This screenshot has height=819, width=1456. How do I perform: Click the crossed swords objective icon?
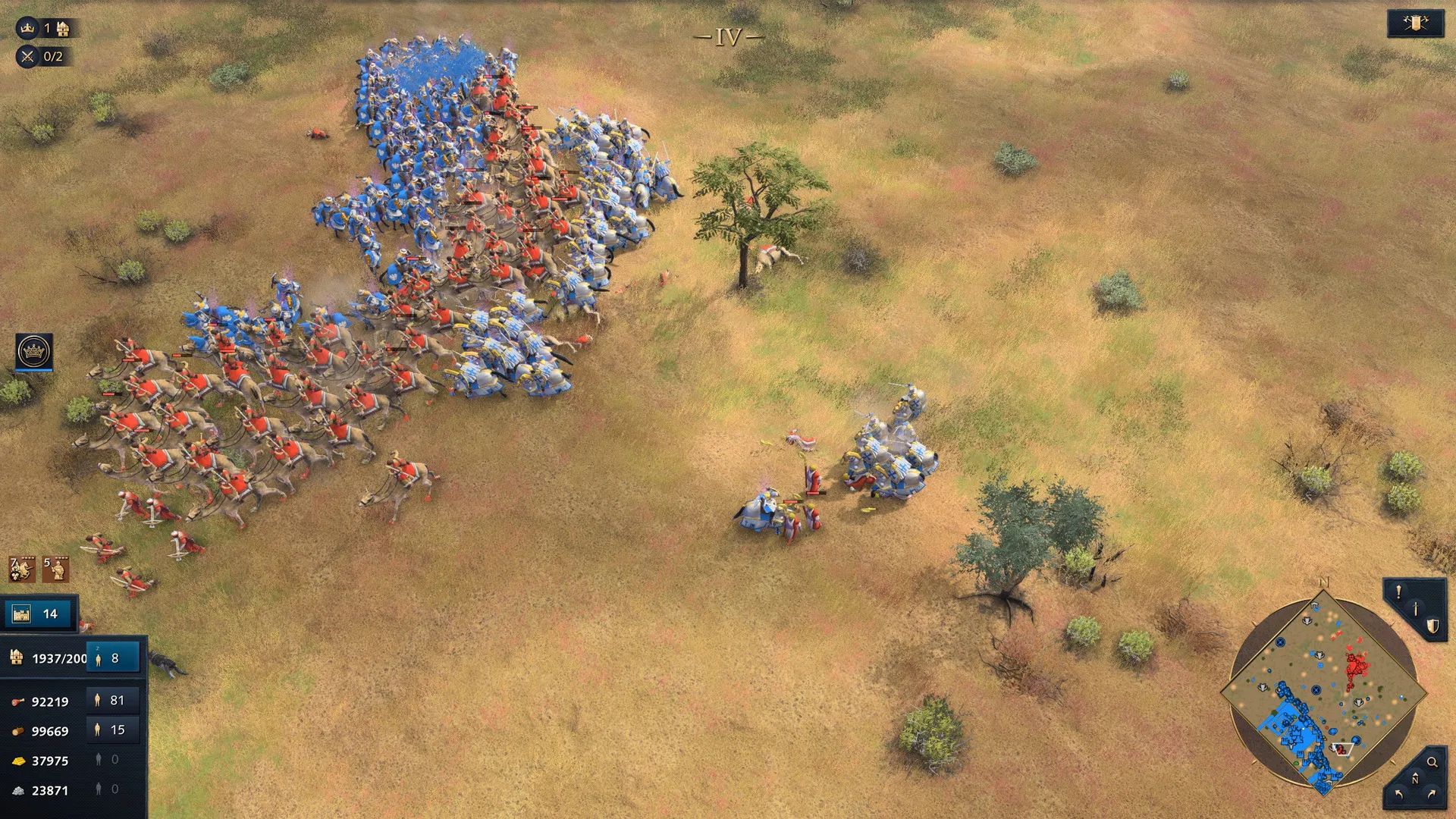27,56
